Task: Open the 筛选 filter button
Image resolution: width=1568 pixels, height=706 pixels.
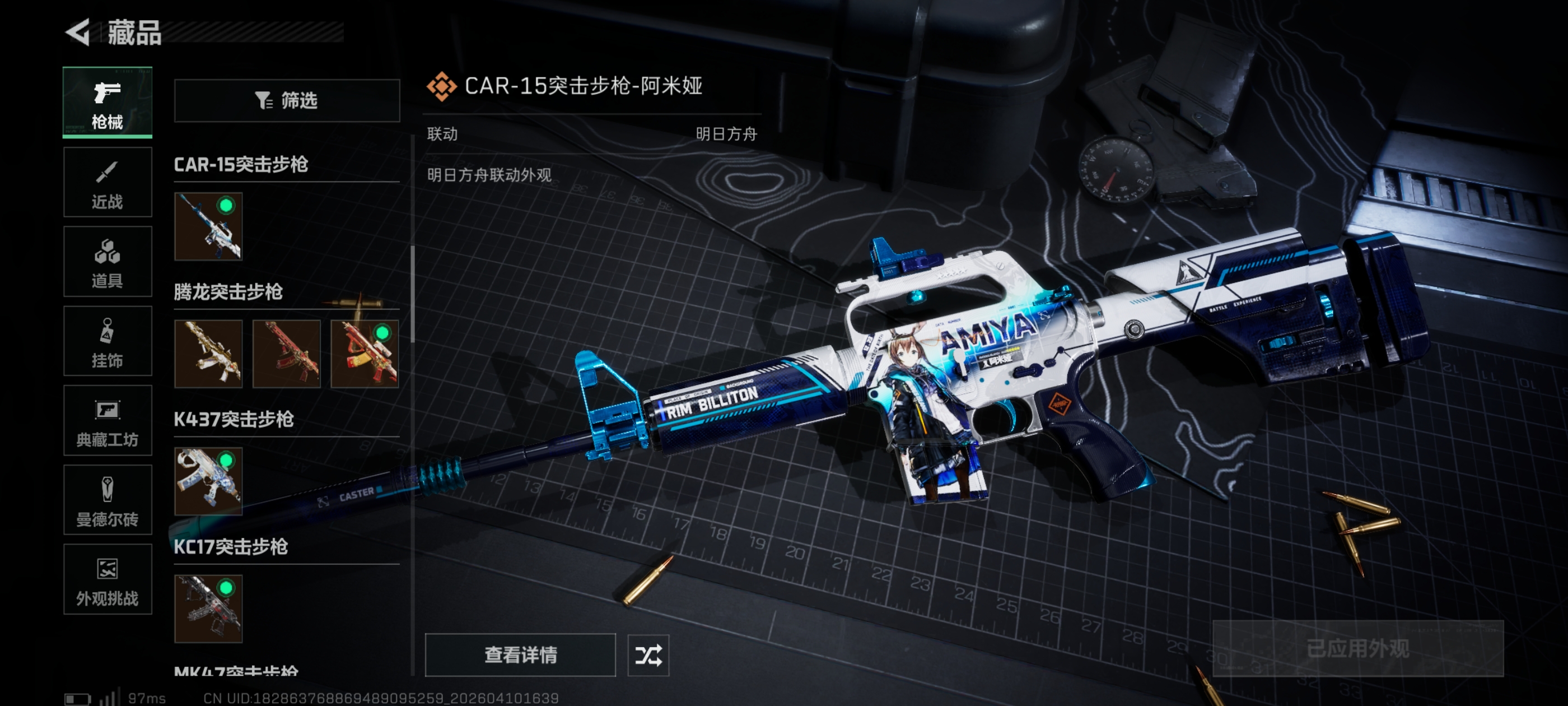Action: point(287,100)
